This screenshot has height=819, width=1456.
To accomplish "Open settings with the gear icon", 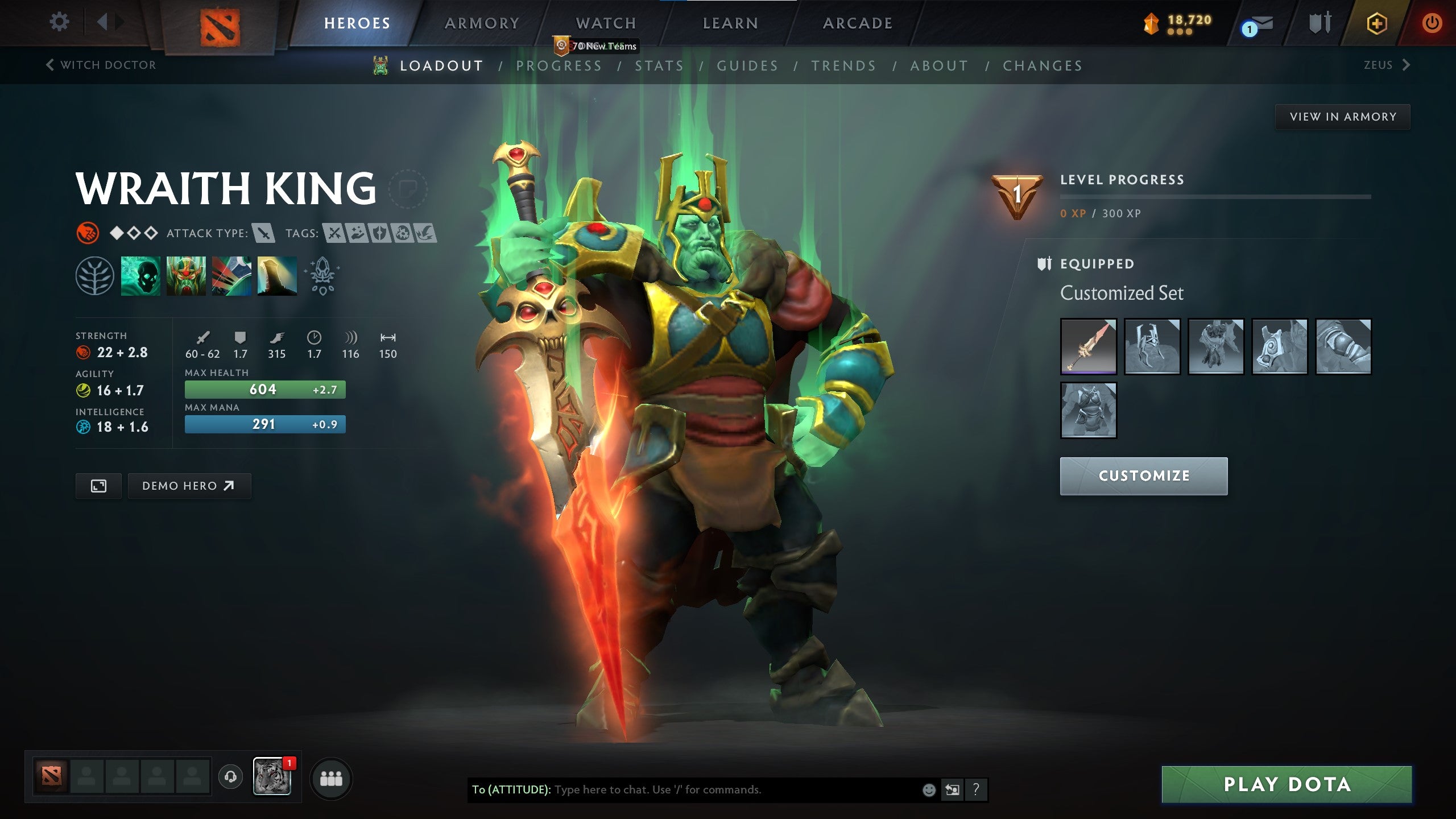I will tap(59, 21).
